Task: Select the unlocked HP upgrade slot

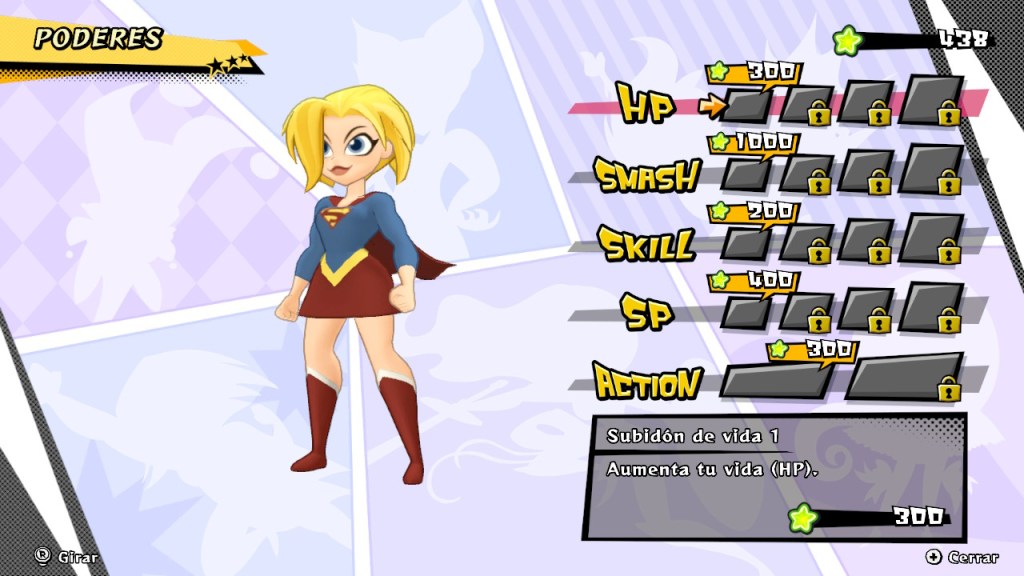Action: tap(746, 106)
